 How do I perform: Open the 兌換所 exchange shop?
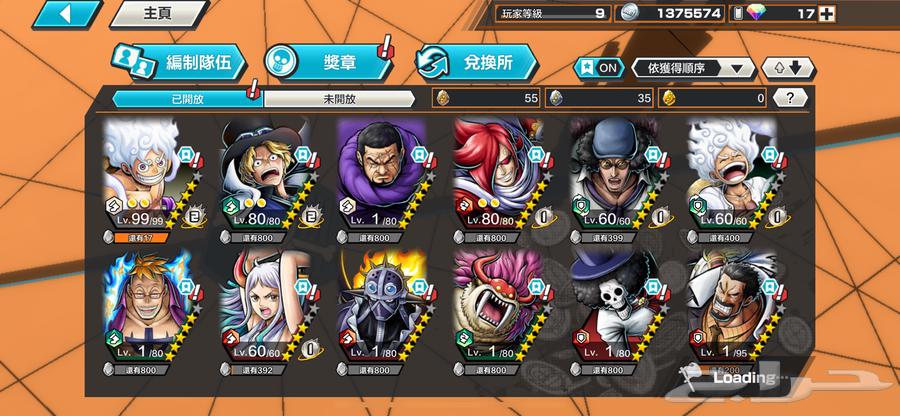click(476, 62)
